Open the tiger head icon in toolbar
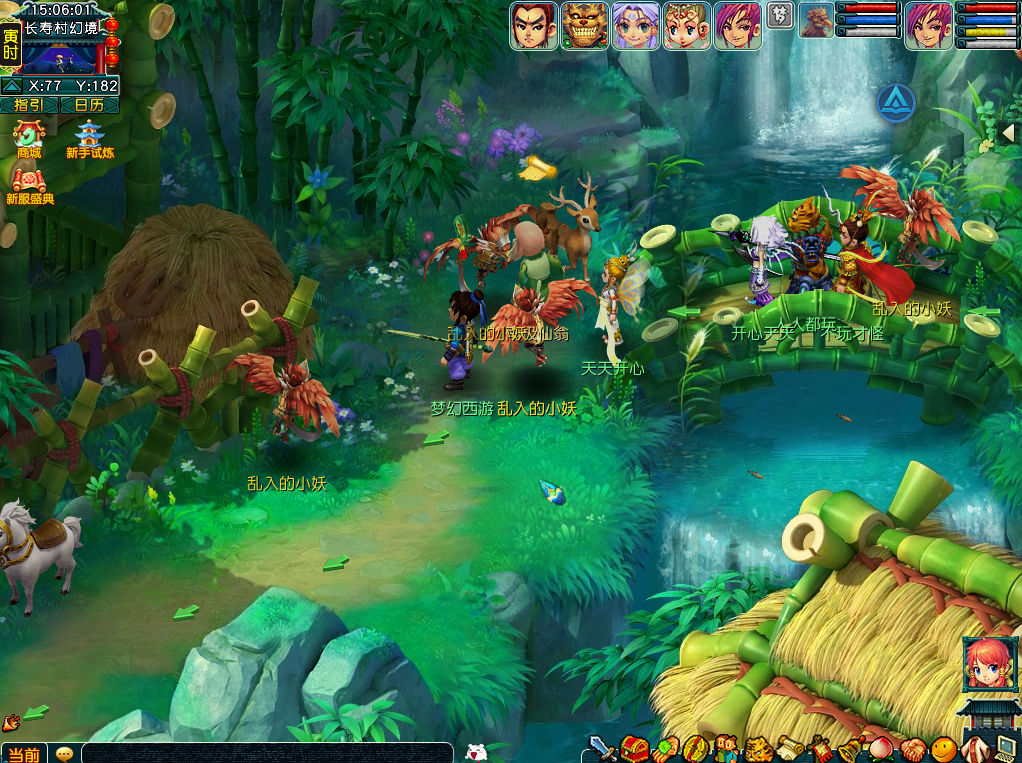 click(x=756, y=748)
